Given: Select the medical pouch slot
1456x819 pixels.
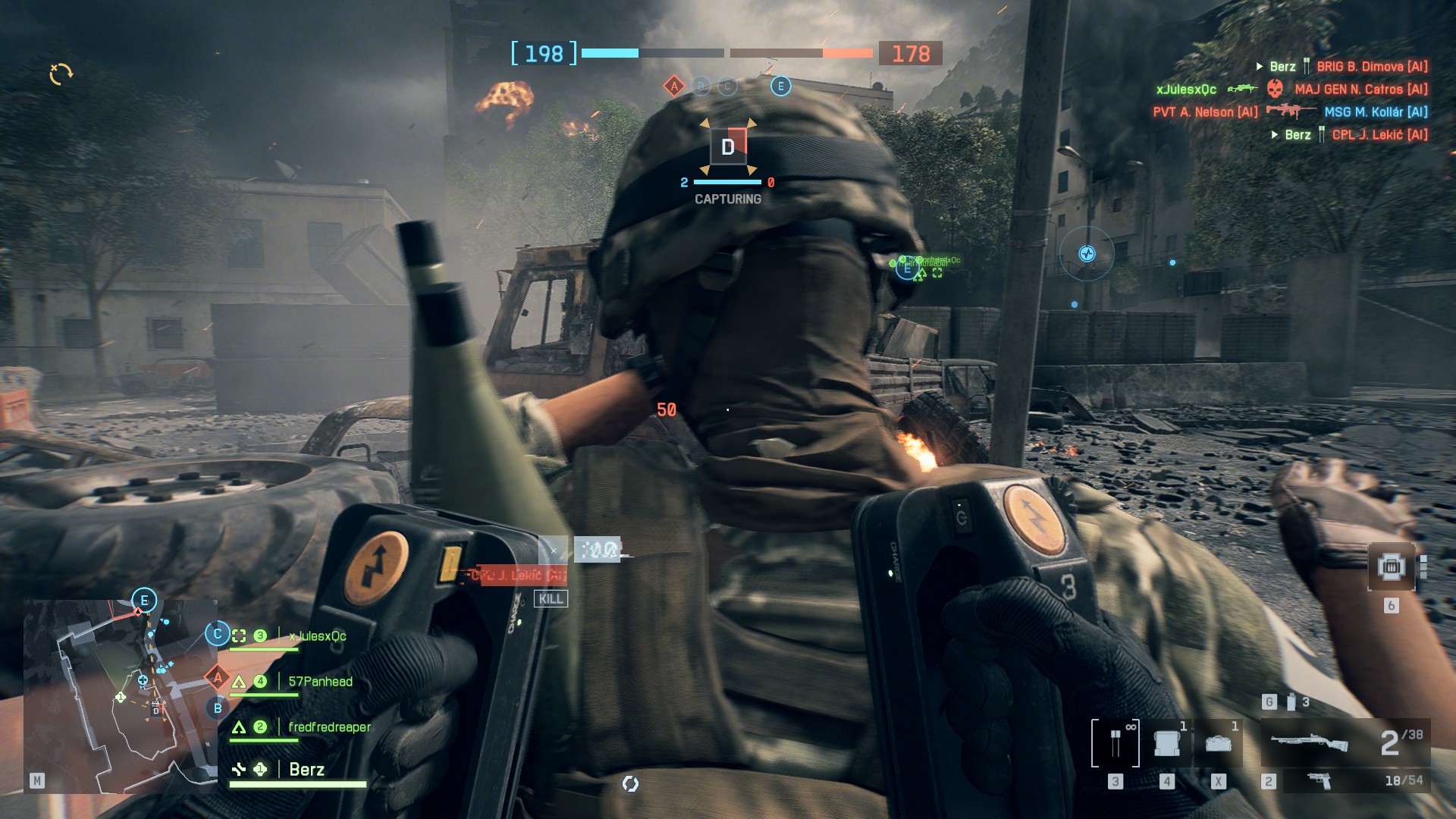Looking at the screenshot, I should [x=1218, y=743].
